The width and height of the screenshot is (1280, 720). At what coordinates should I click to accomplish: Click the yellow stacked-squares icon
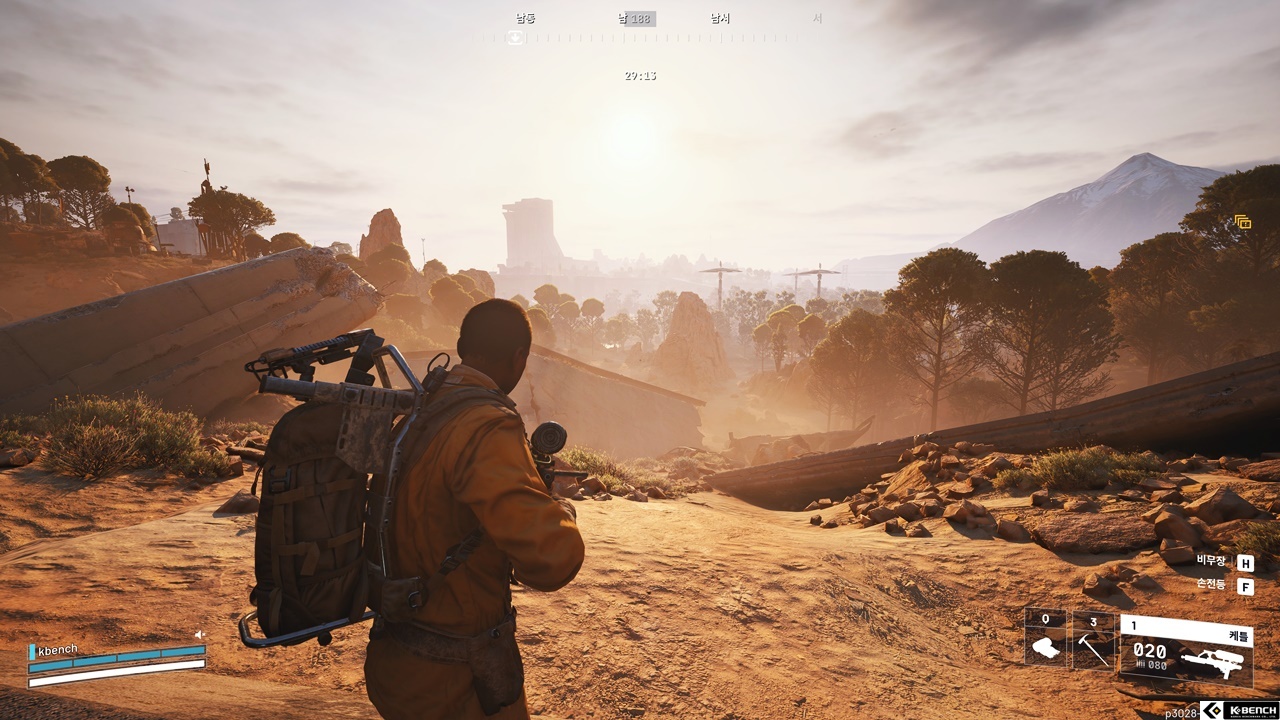point(1243,222)
